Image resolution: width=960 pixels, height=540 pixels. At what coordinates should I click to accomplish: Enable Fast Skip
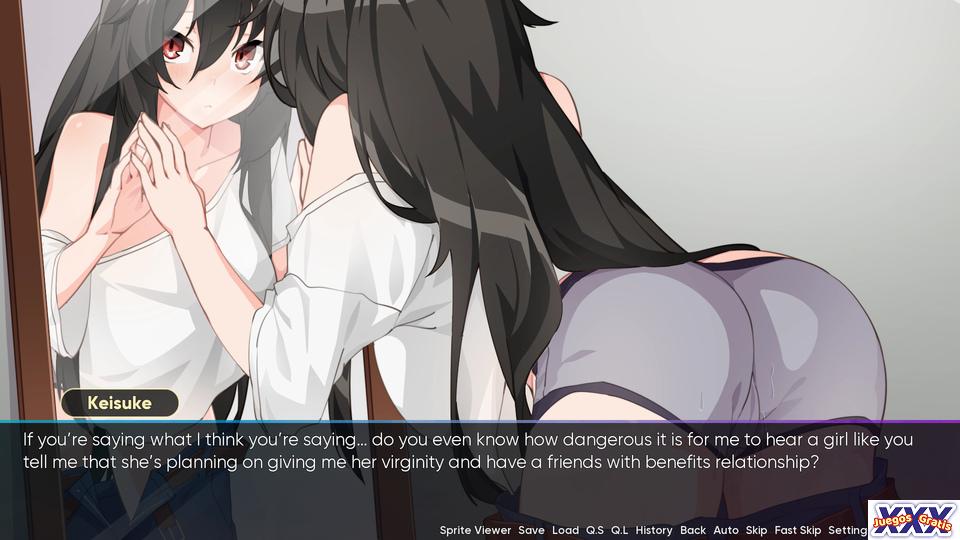797,530
